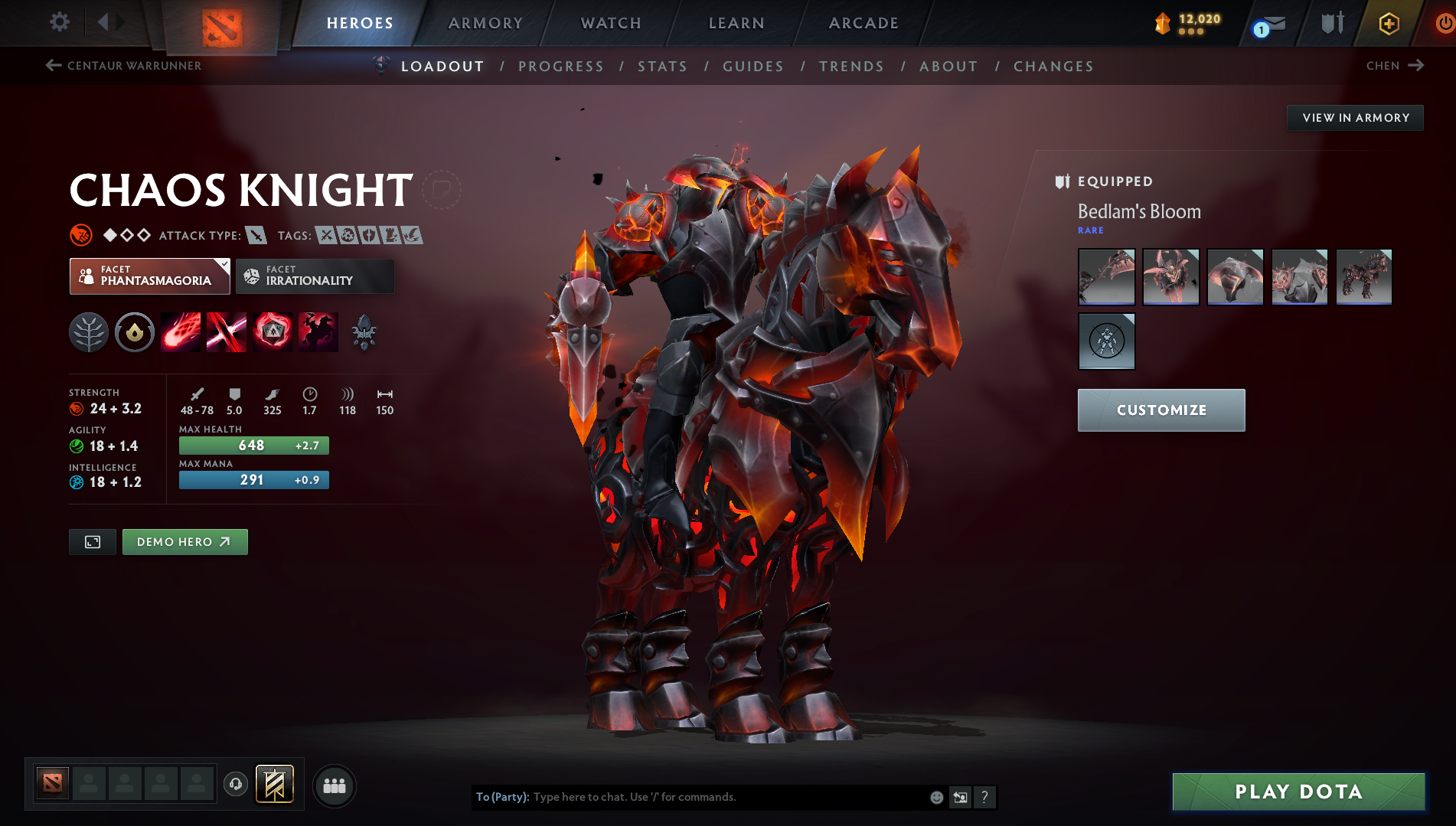Screen dimensions: 1456x826
Task: Open the Reality Rift ability icon
Action: [x=227, y=331]
